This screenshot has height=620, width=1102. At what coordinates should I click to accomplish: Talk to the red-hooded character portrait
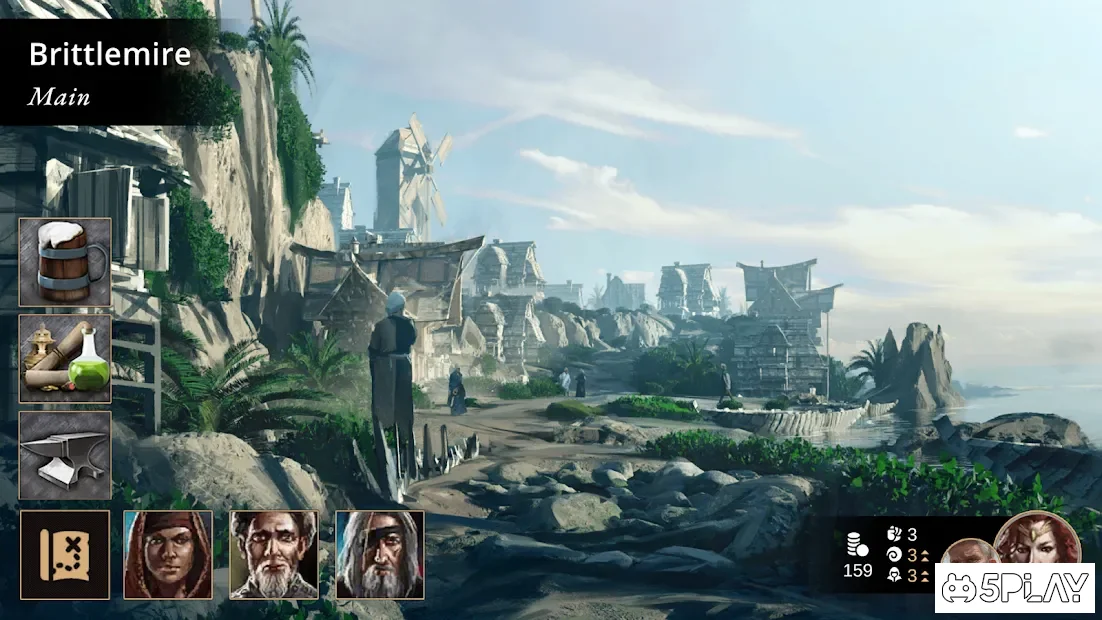[x=168, y=555]
